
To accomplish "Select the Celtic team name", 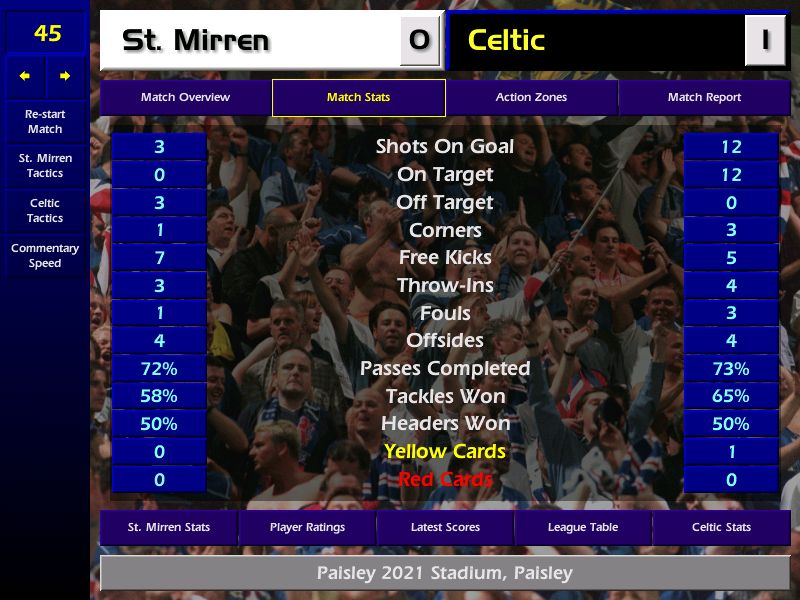I will pos(506,41).
